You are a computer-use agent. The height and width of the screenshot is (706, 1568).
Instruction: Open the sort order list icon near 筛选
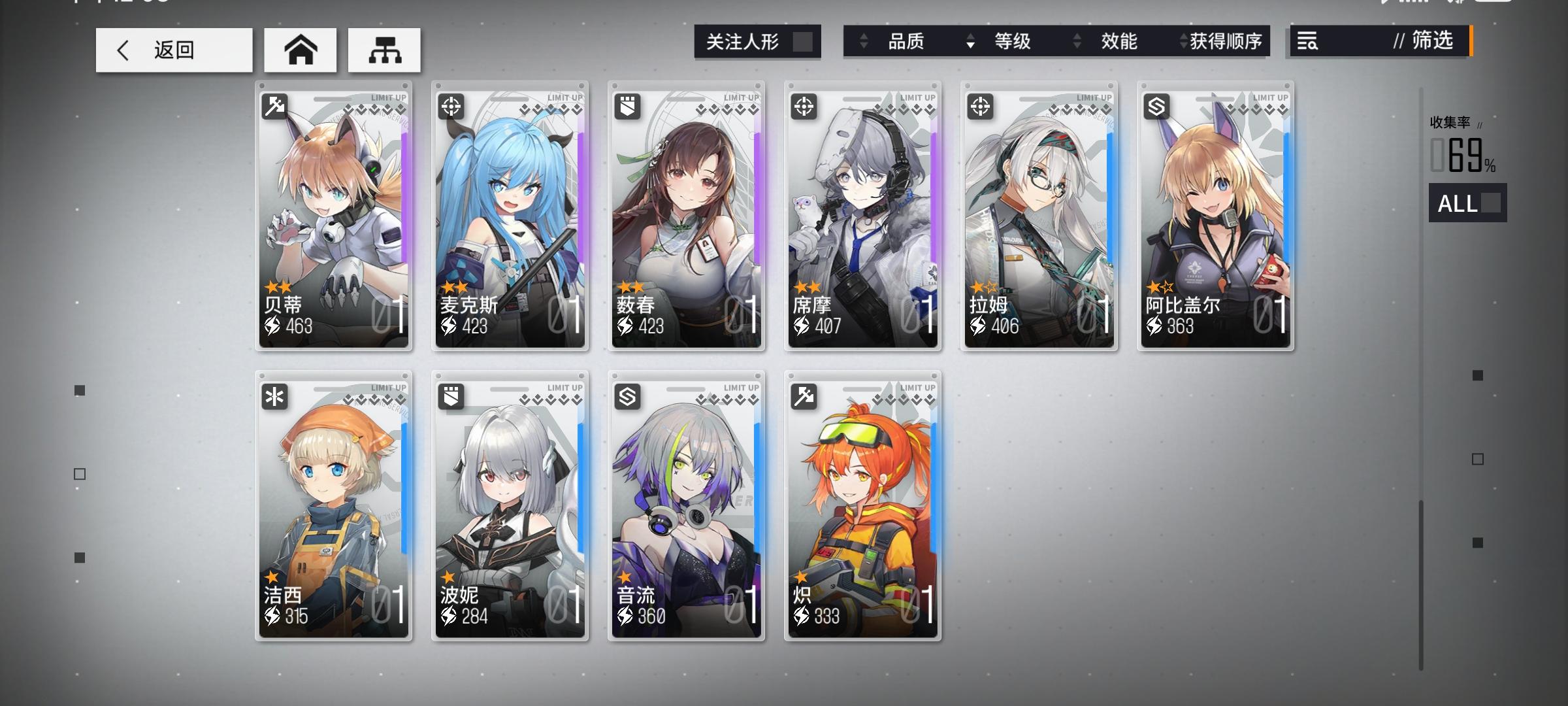[x=1307, y=42]
